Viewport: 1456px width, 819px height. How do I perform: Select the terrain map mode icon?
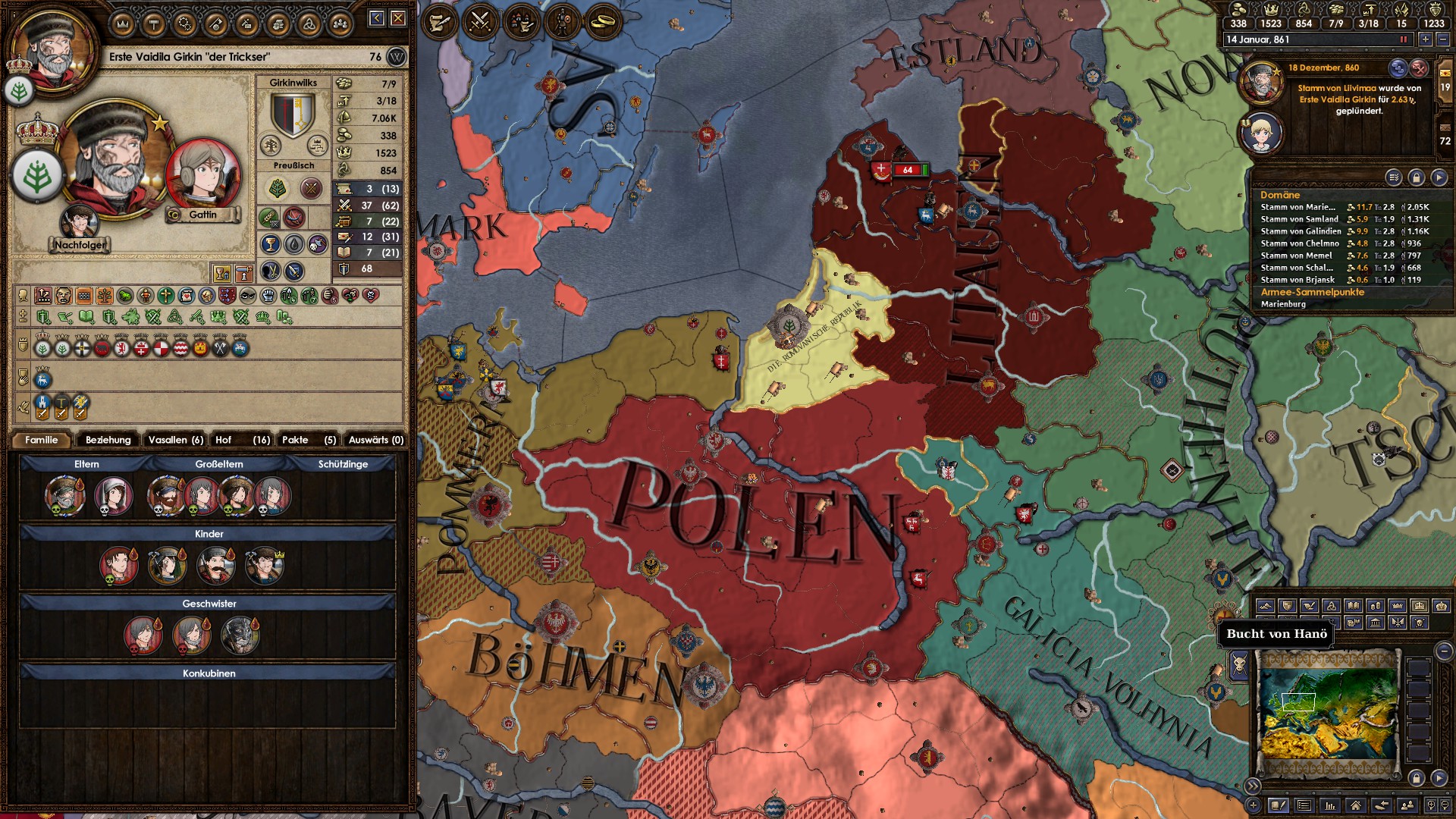pos(1266,606)
